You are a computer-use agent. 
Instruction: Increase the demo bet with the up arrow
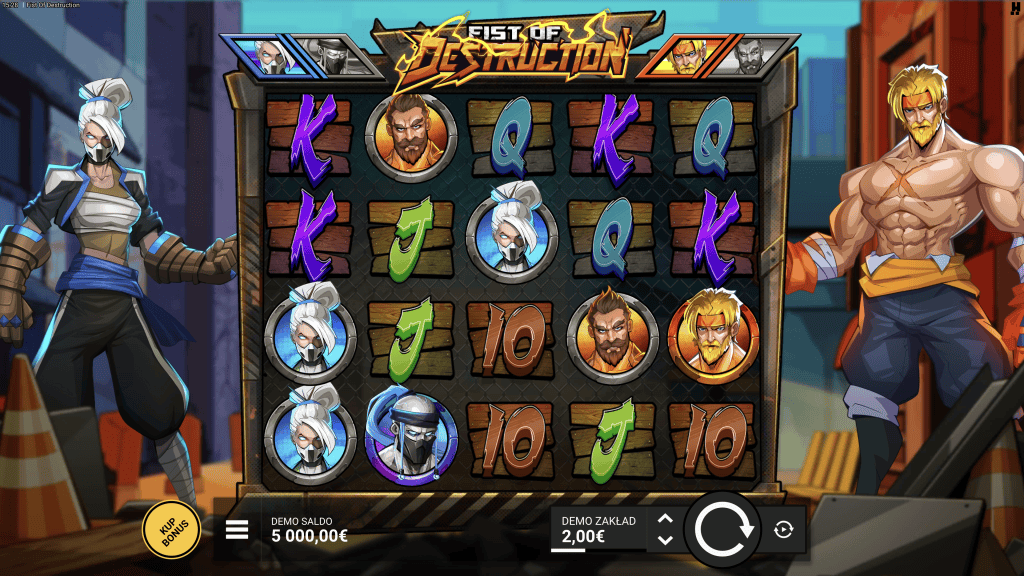(665, 518)
